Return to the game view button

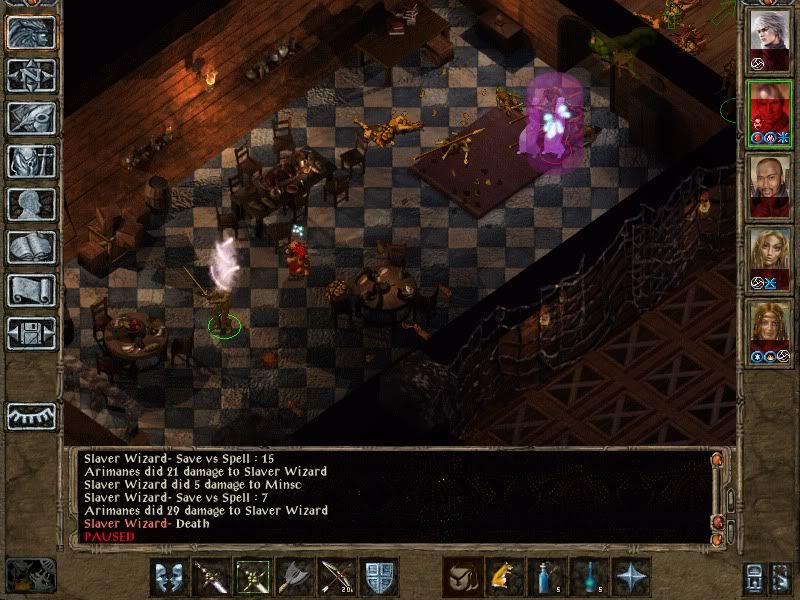click(31, 32)
